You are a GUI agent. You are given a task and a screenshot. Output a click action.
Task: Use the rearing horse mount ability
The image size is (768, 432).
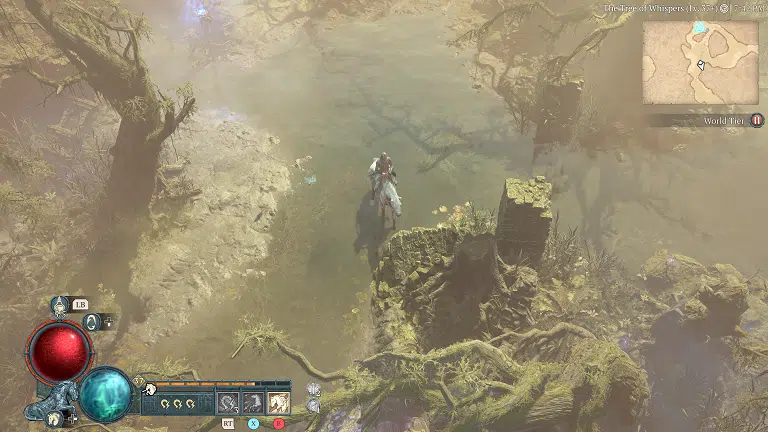click(254, 403)
